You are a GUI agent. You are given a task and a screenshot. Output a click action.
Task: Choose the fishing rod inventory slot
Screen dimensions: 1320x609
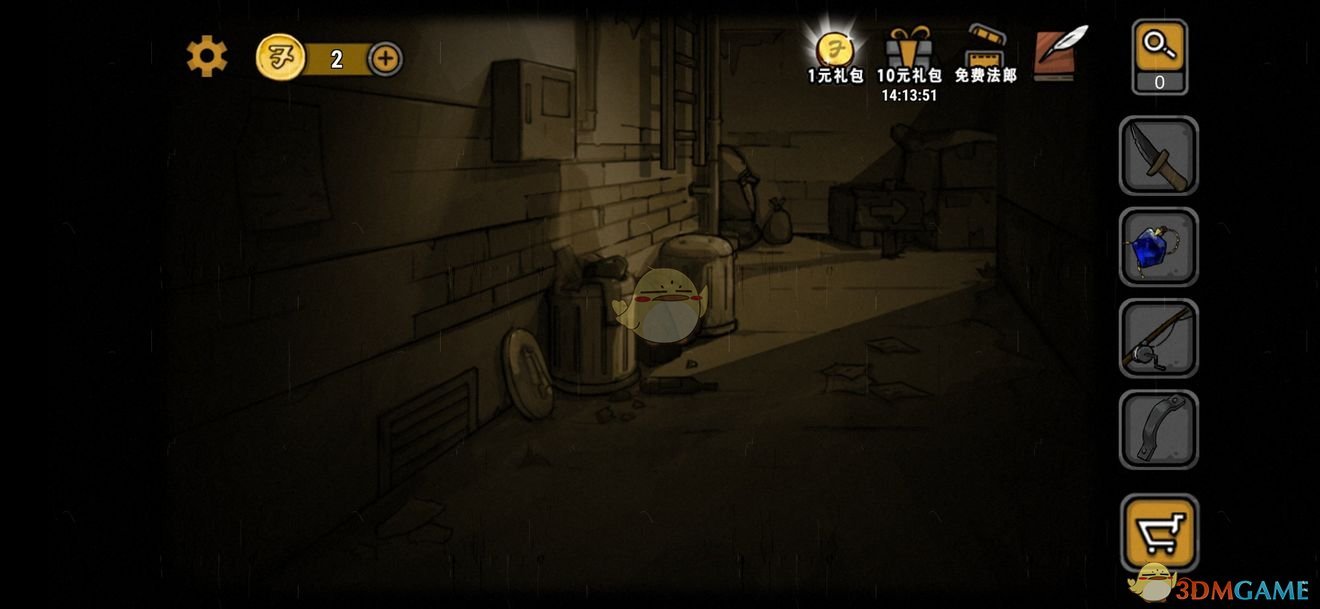click(1159, 338)
